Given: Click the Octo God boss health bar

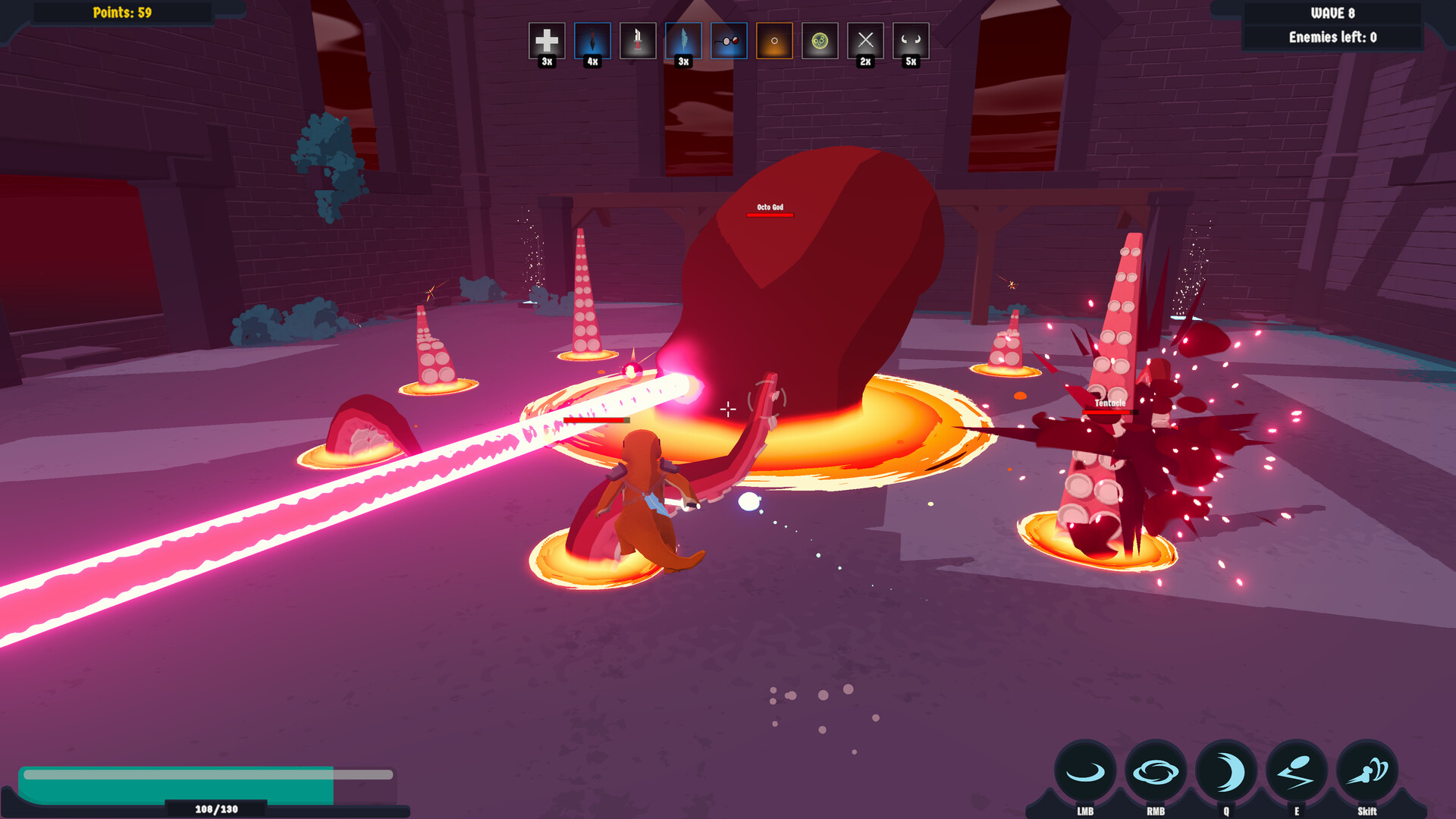Looking at the screenshot, I should pos(770,213).
